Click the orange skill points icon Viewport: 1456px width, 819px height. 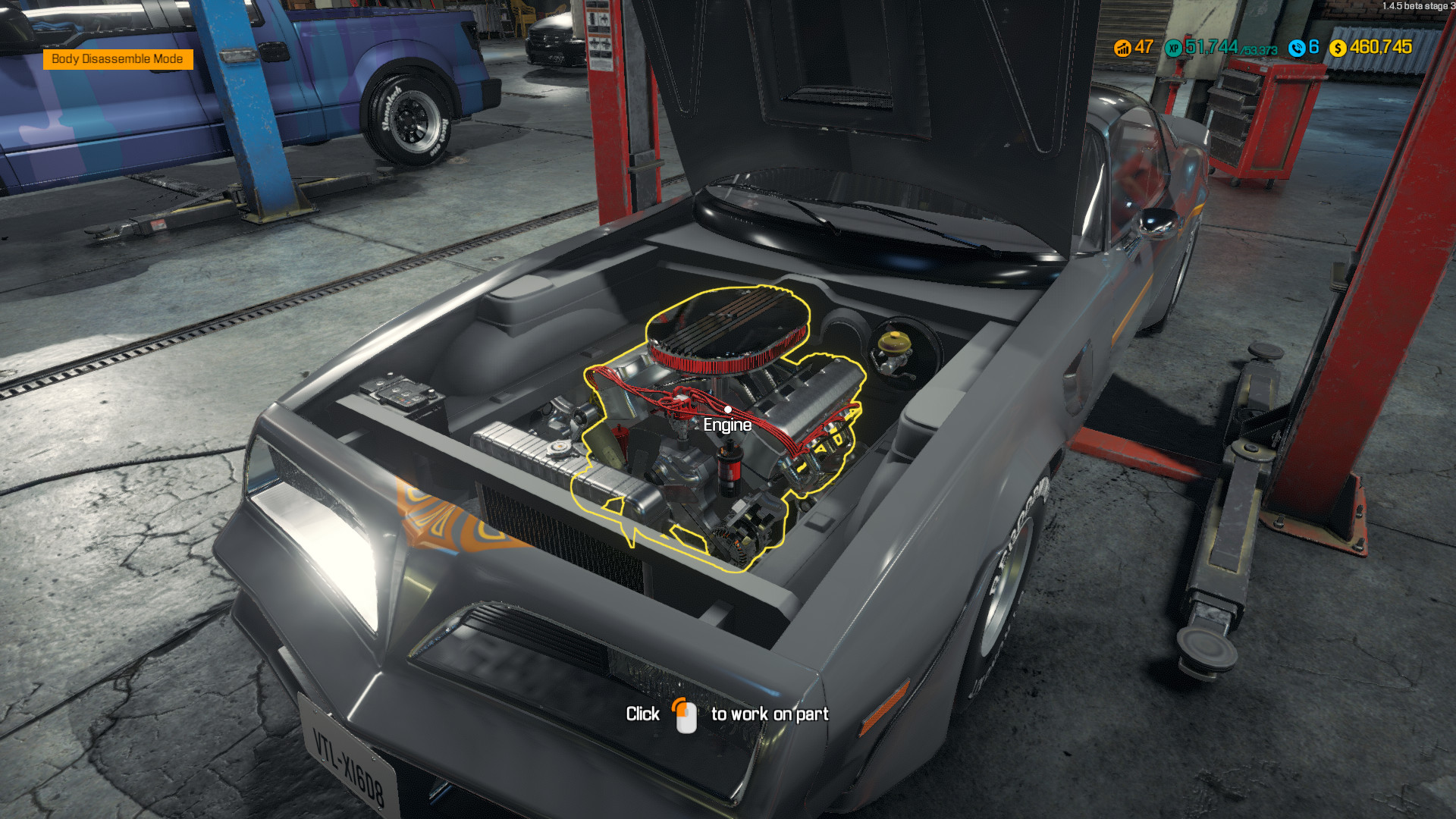click(1122, 48)
